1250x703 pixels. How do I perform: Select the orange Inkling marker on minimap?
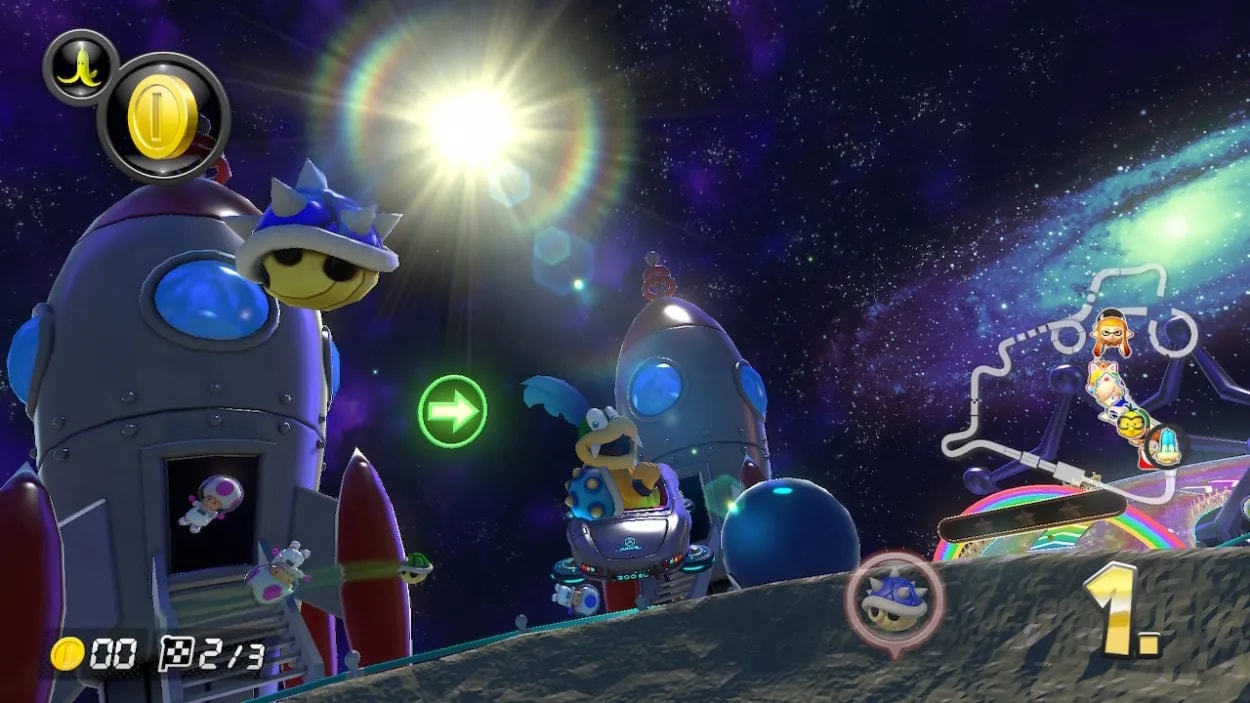(x=1109, y=332)
